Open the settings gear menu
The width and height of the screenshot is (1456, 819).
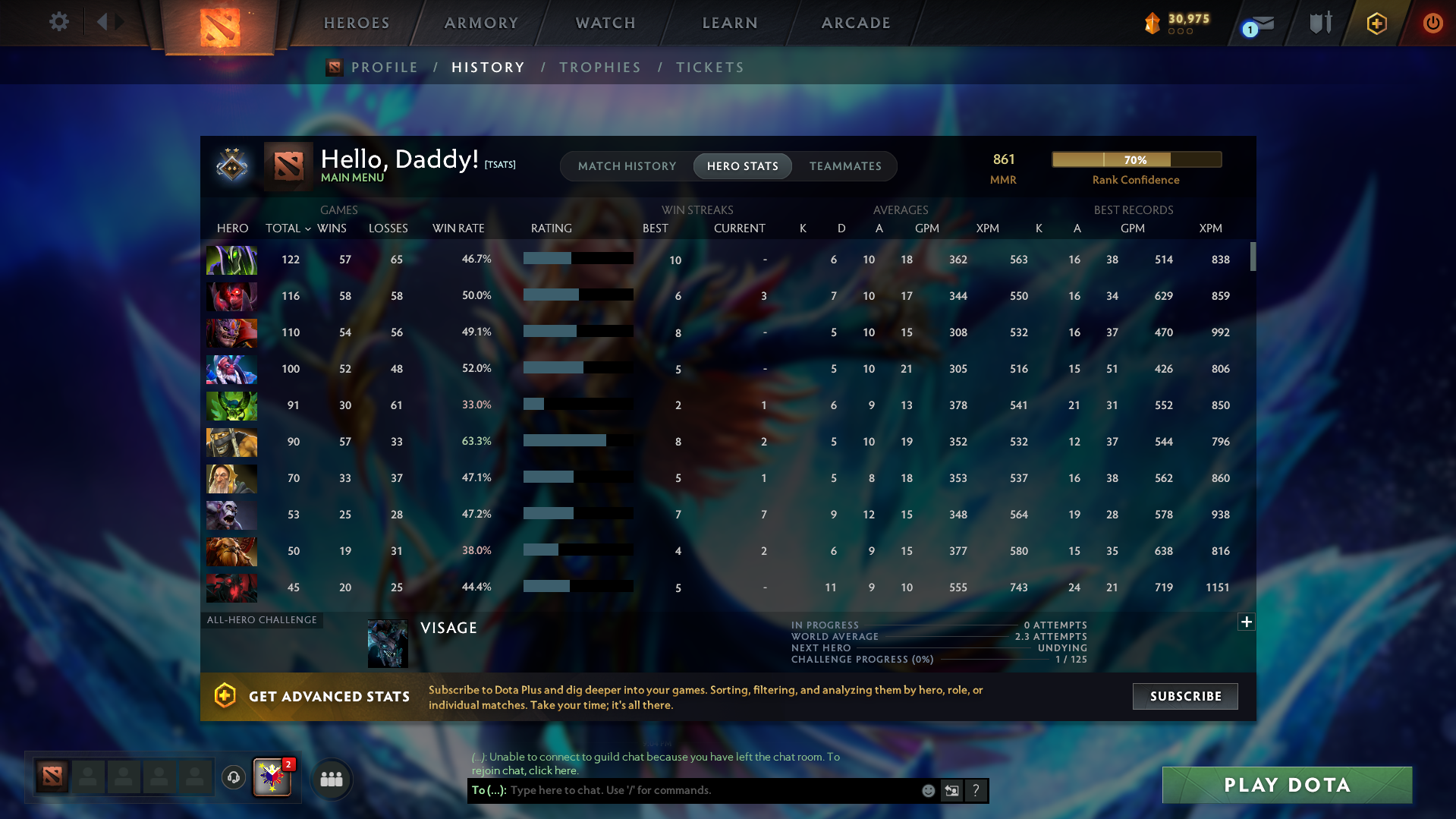[x=58, y=22]
